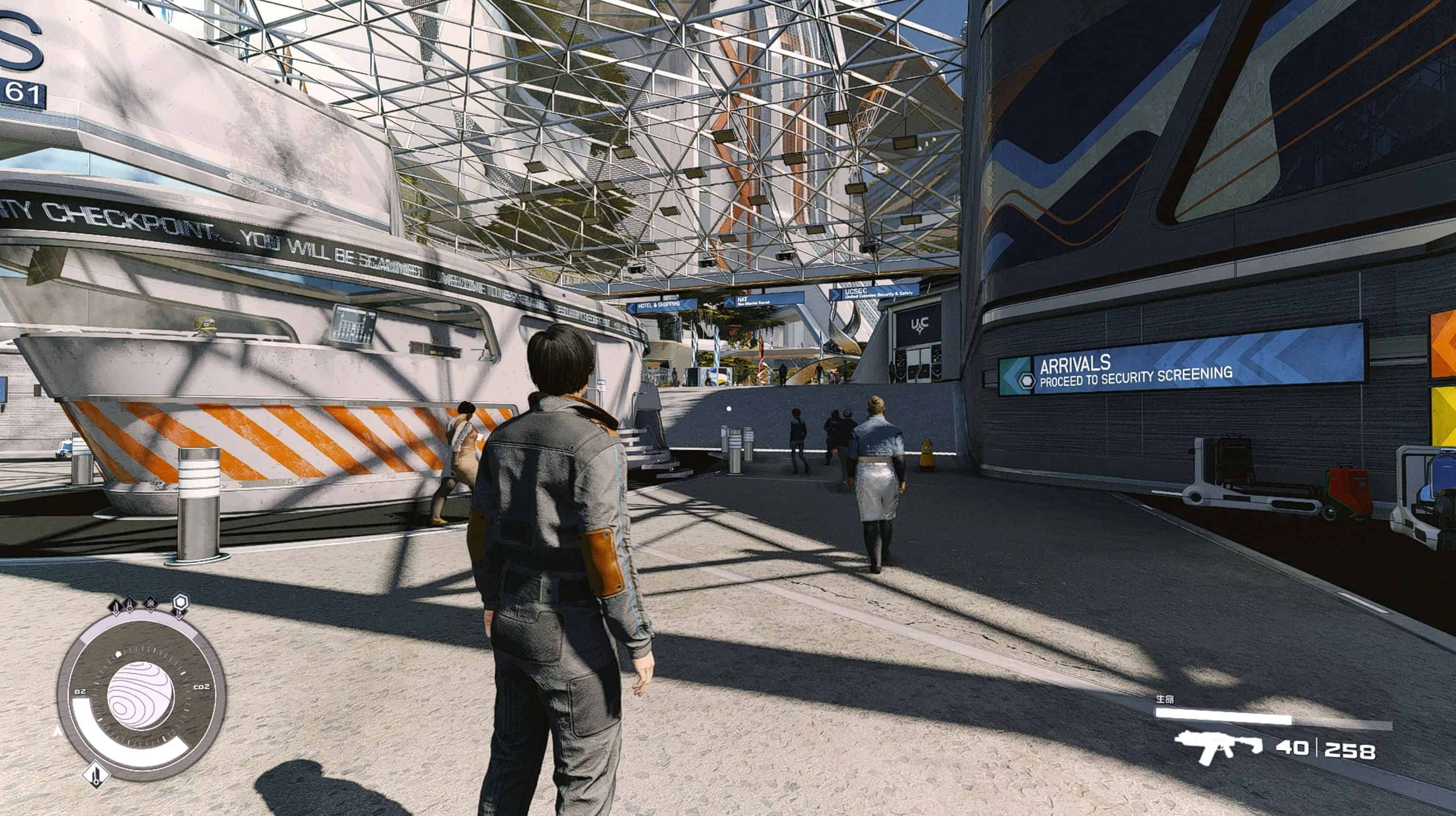
Task: Select the hexagon marker above the compass
Action: (x=180, y=602)
